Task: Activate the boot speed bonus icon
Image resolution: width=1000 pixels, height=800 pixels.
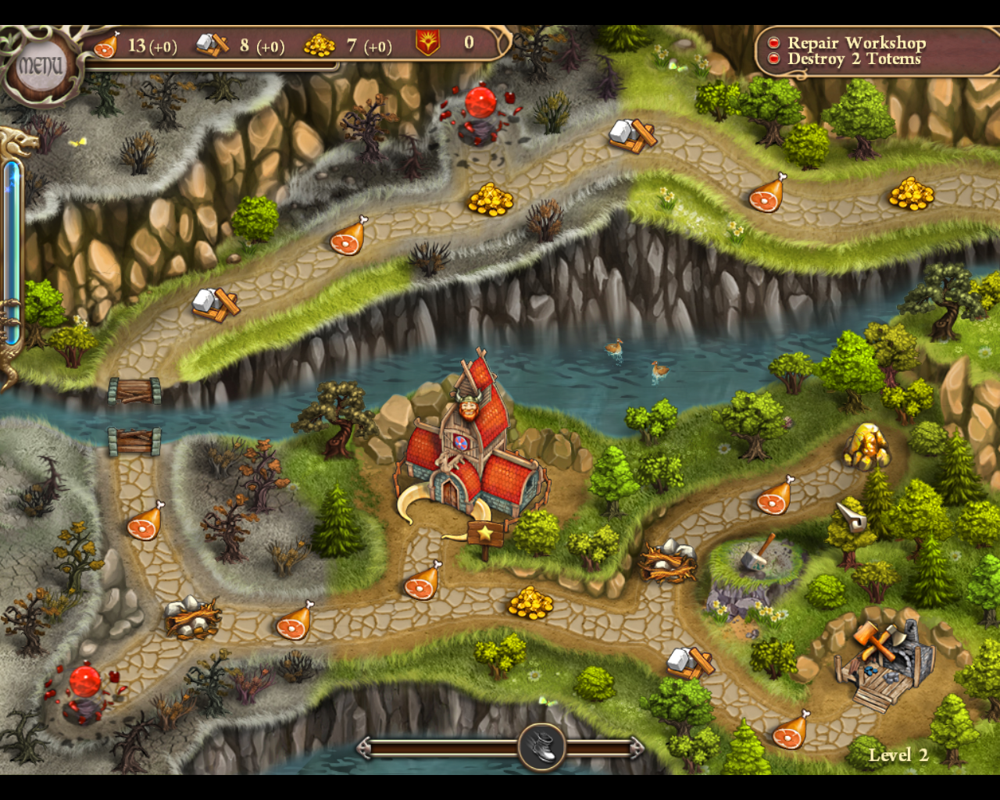Action: 542,746
